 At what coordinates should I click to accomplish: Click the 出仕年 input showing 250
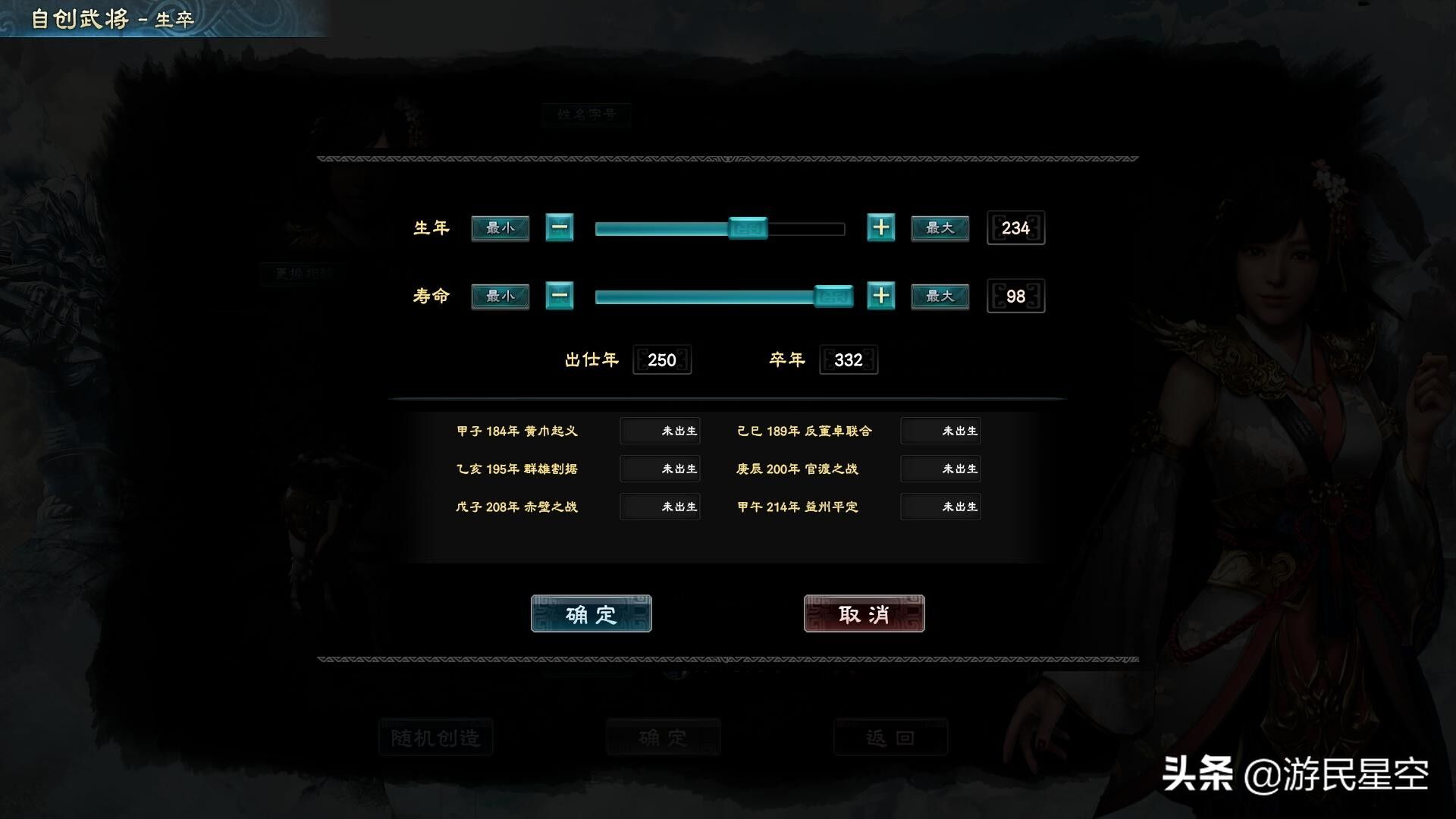click(661, 359)
